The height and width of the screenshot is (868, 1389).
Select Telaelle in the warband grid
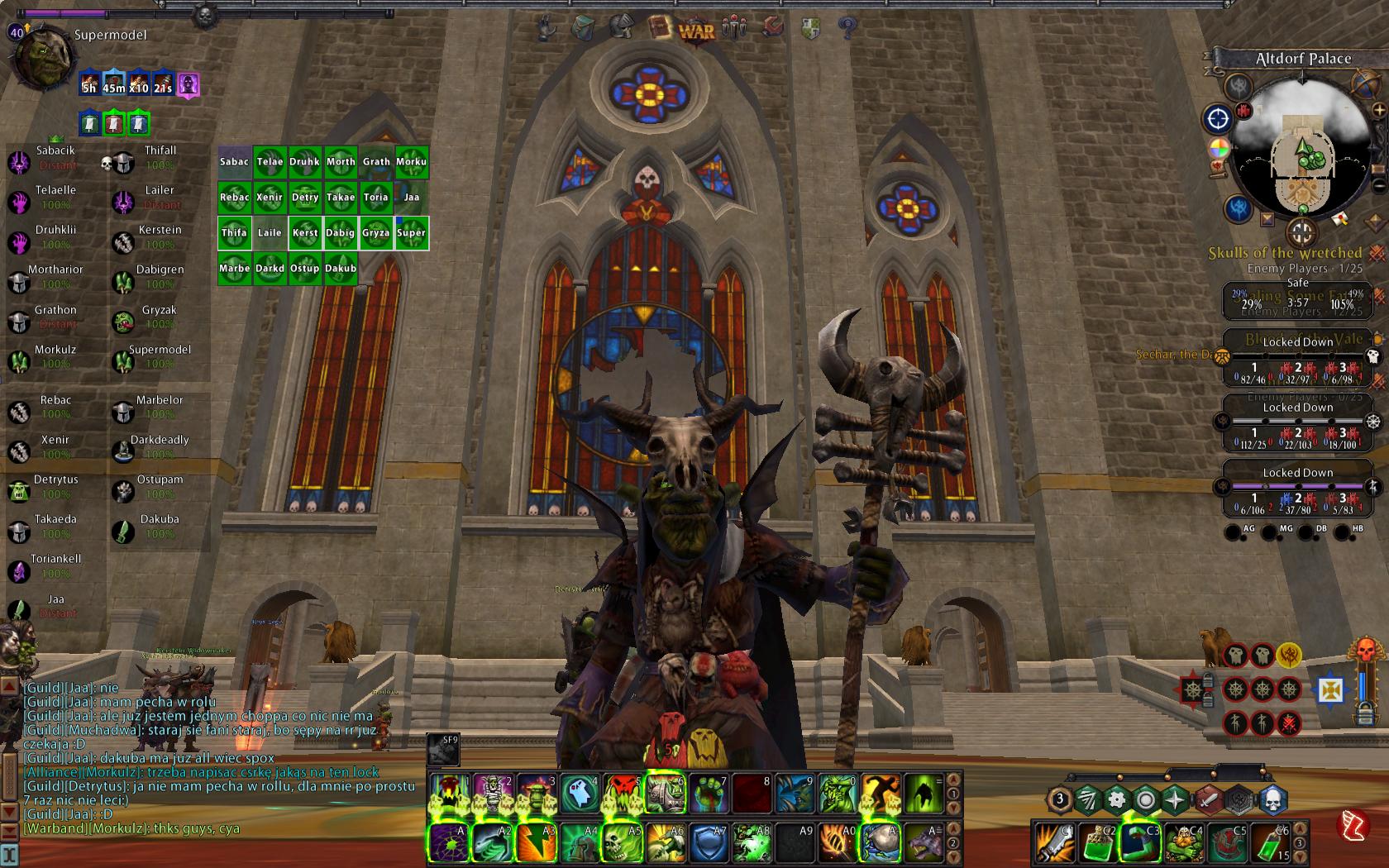(270, 161)
